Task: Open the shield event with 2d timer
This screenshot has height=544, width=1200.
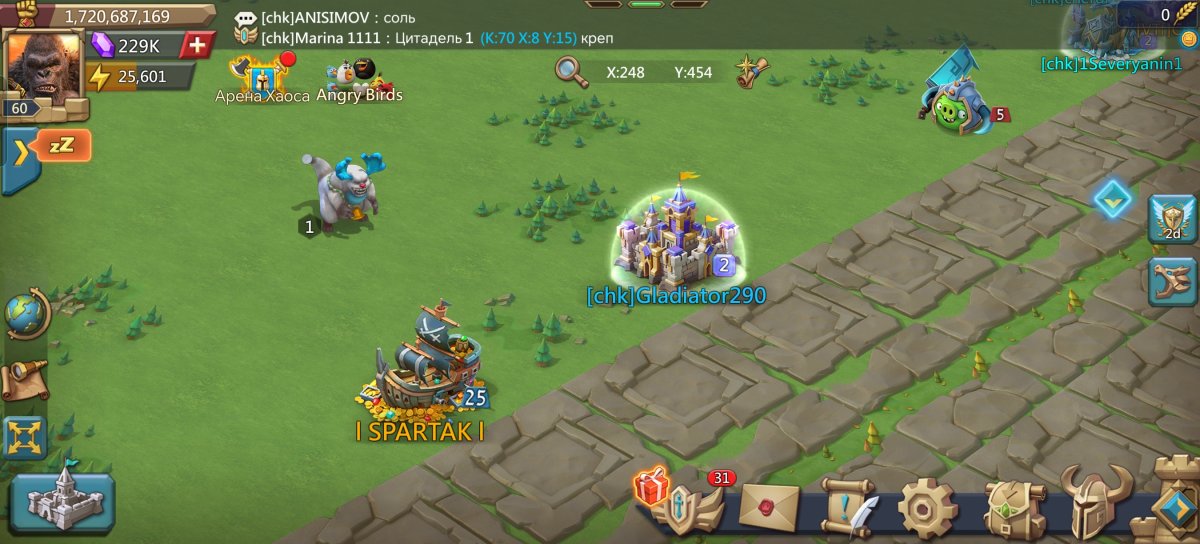Action: coord(1172,219)
